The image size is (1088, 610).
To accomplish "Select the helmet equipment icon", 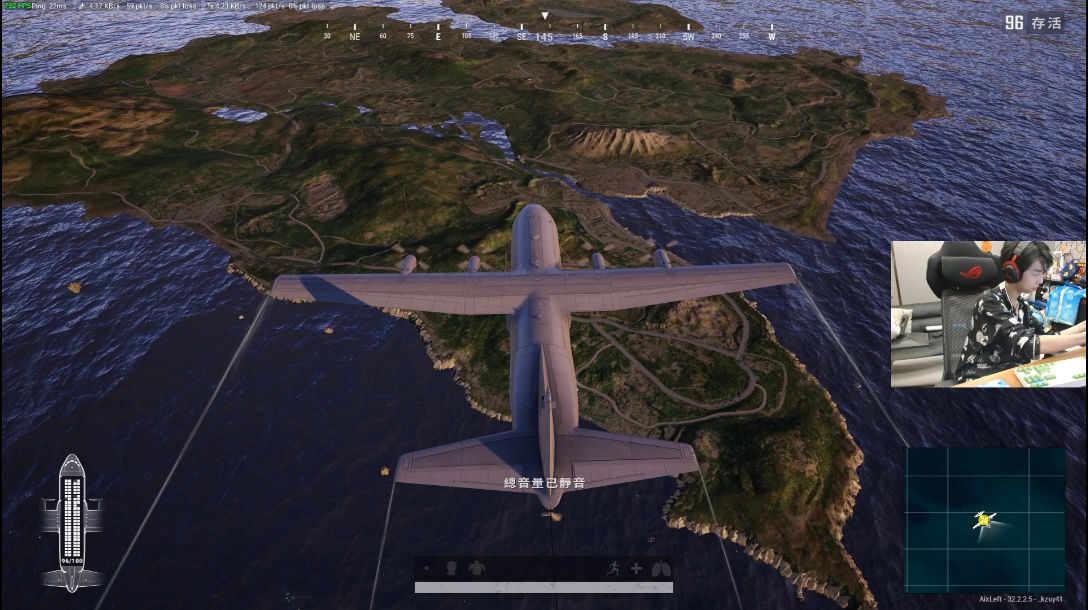I will point(452,568).
